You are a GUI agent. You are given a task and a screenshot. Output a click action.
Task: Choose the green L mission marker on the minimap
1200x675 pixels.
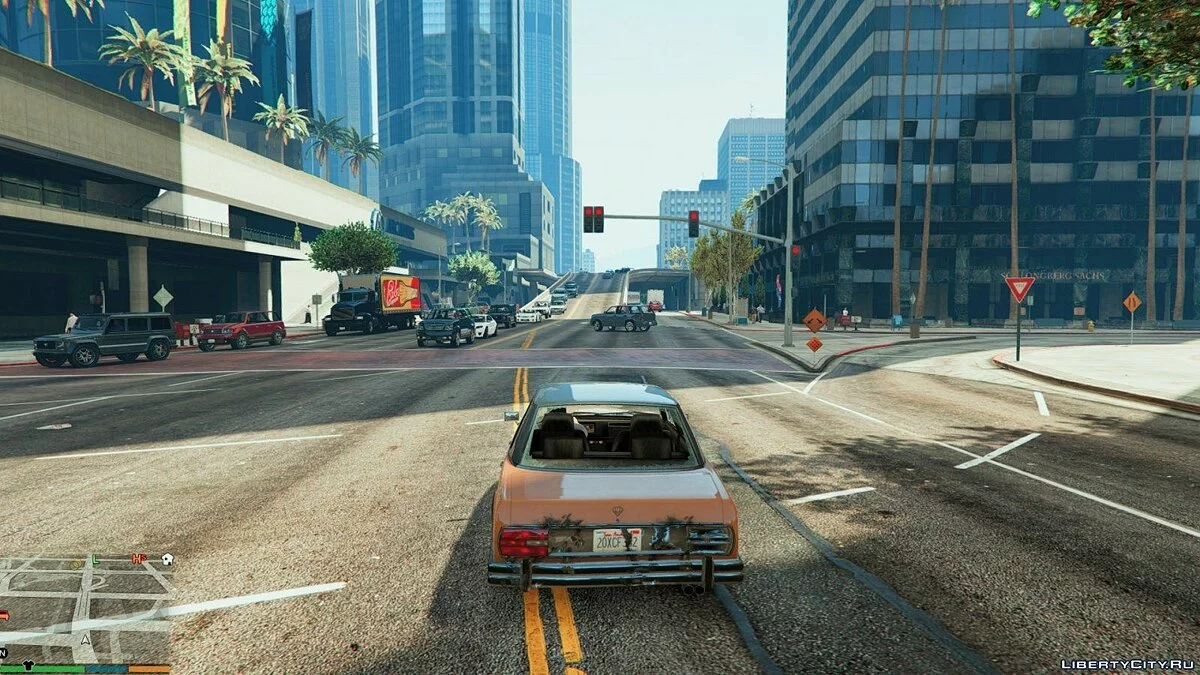point(95,559)
